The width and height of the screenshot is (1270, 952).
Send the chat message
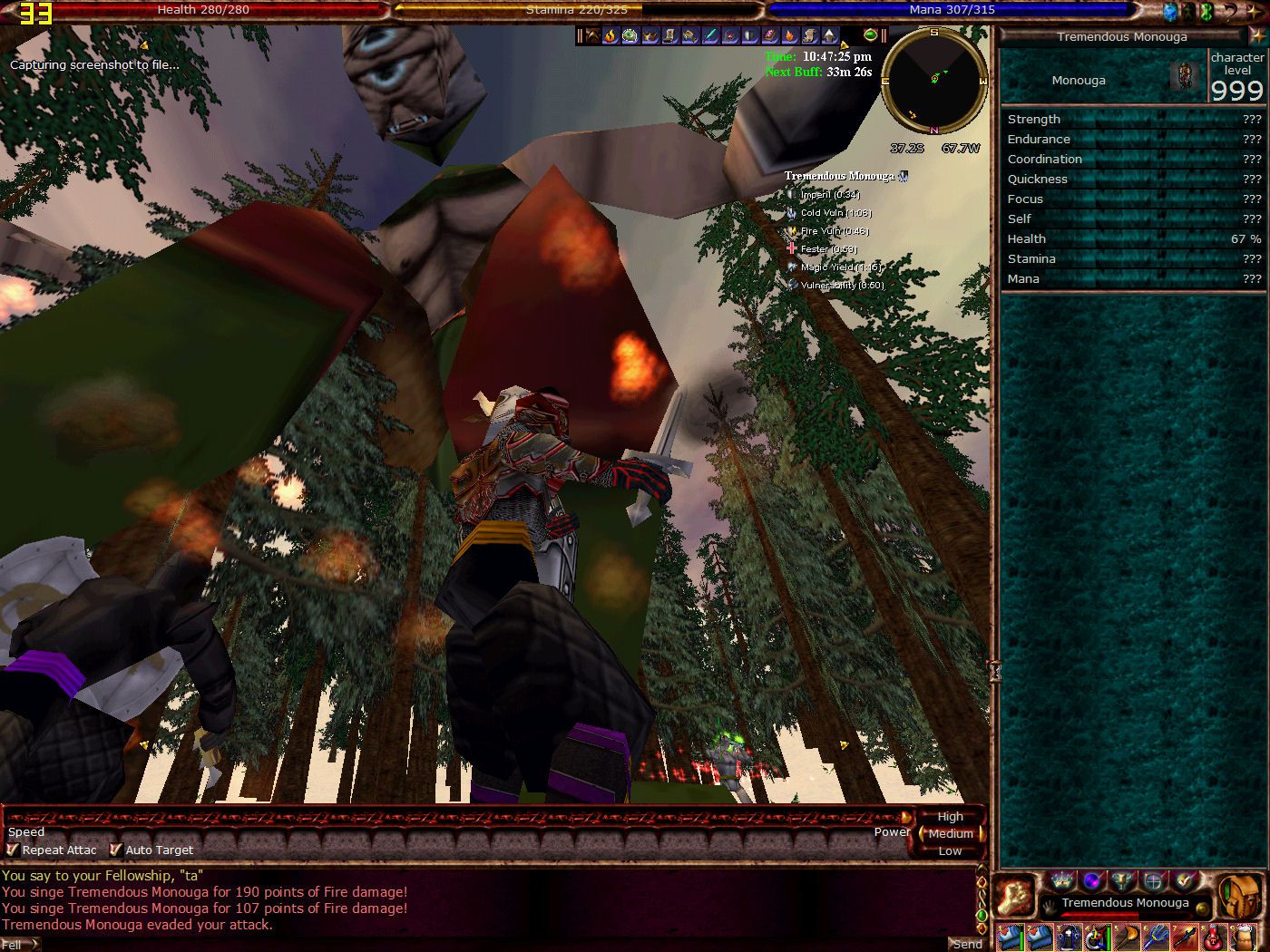(966, 944)
